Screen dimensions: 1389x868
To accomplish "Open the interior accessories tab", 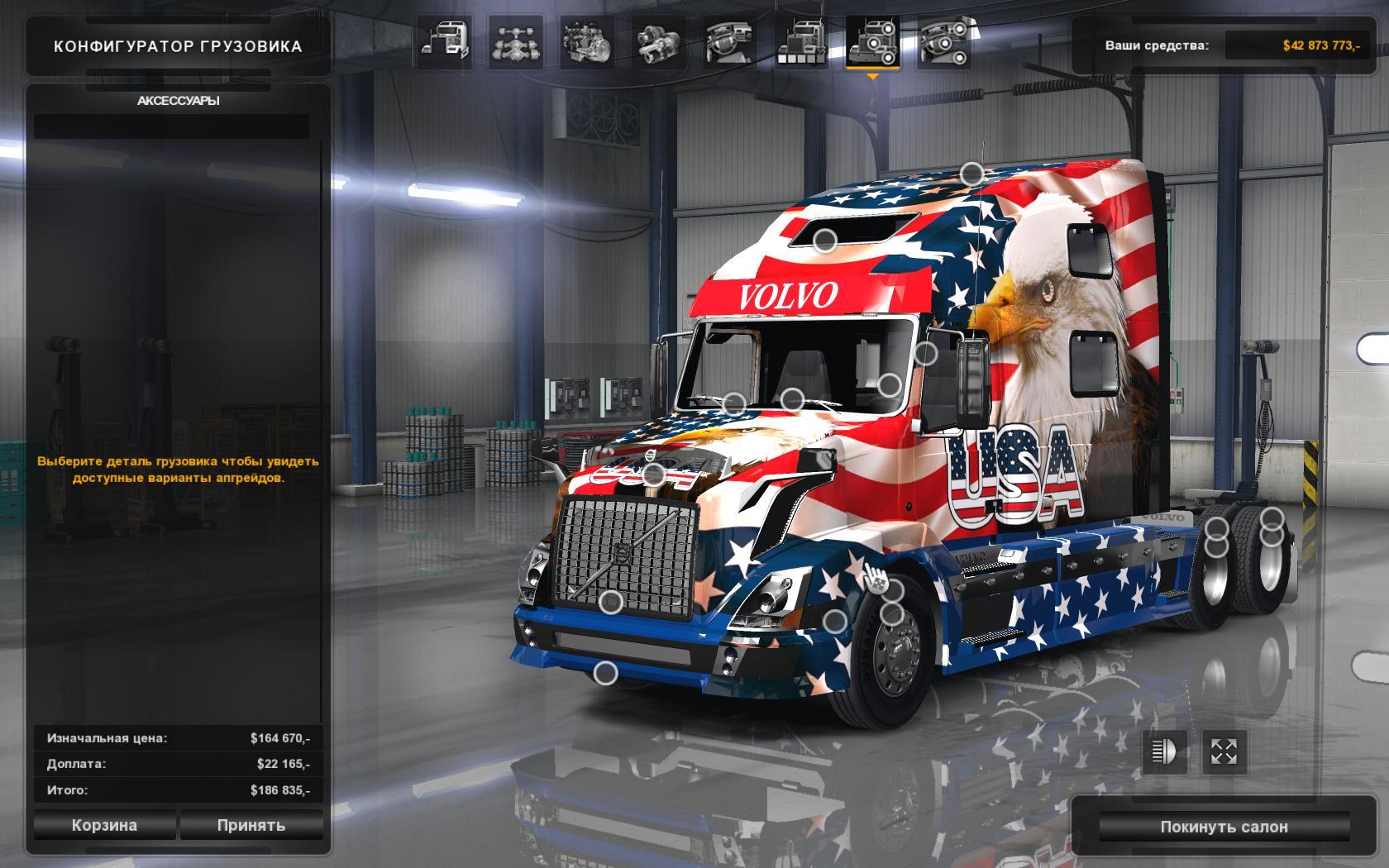I will click(x=944, y=41).
